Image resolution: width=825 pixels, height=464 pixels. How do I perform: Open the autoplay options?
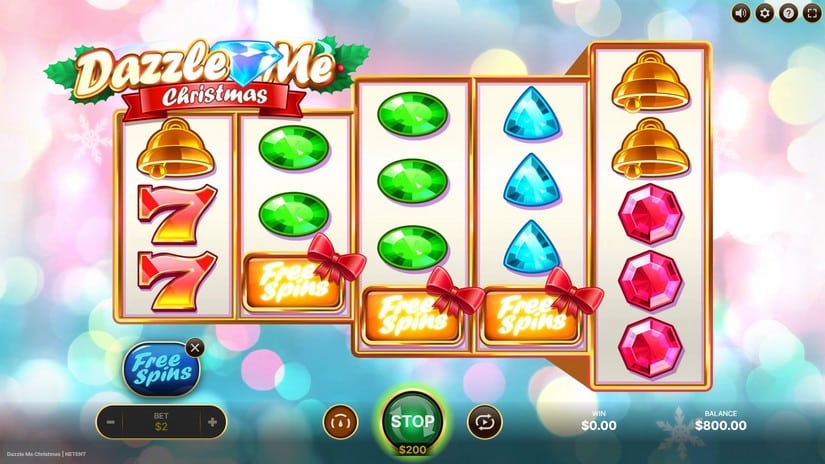486,422
